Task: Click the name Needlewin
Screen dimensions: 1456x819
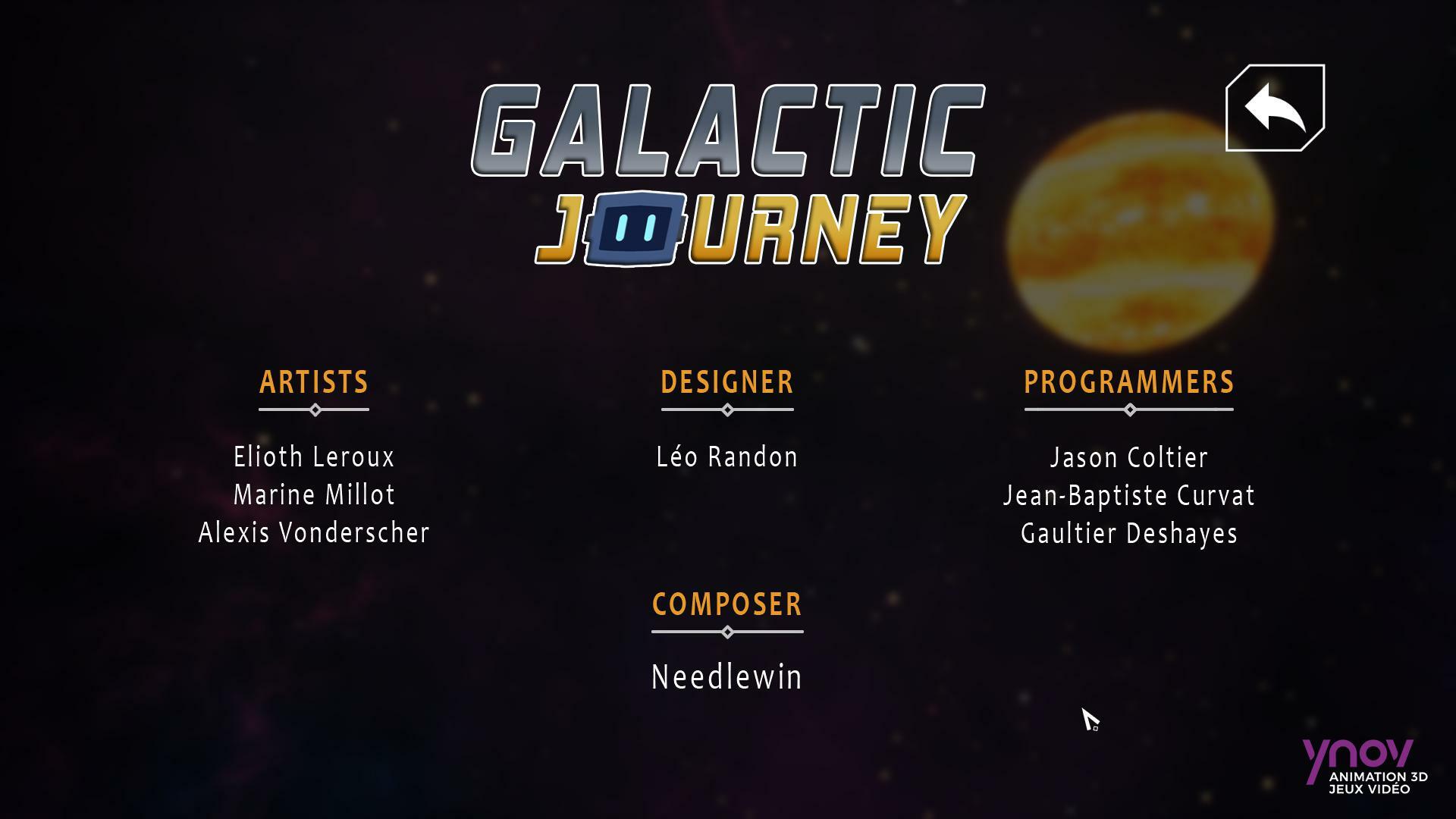Action: click(726, 677)
